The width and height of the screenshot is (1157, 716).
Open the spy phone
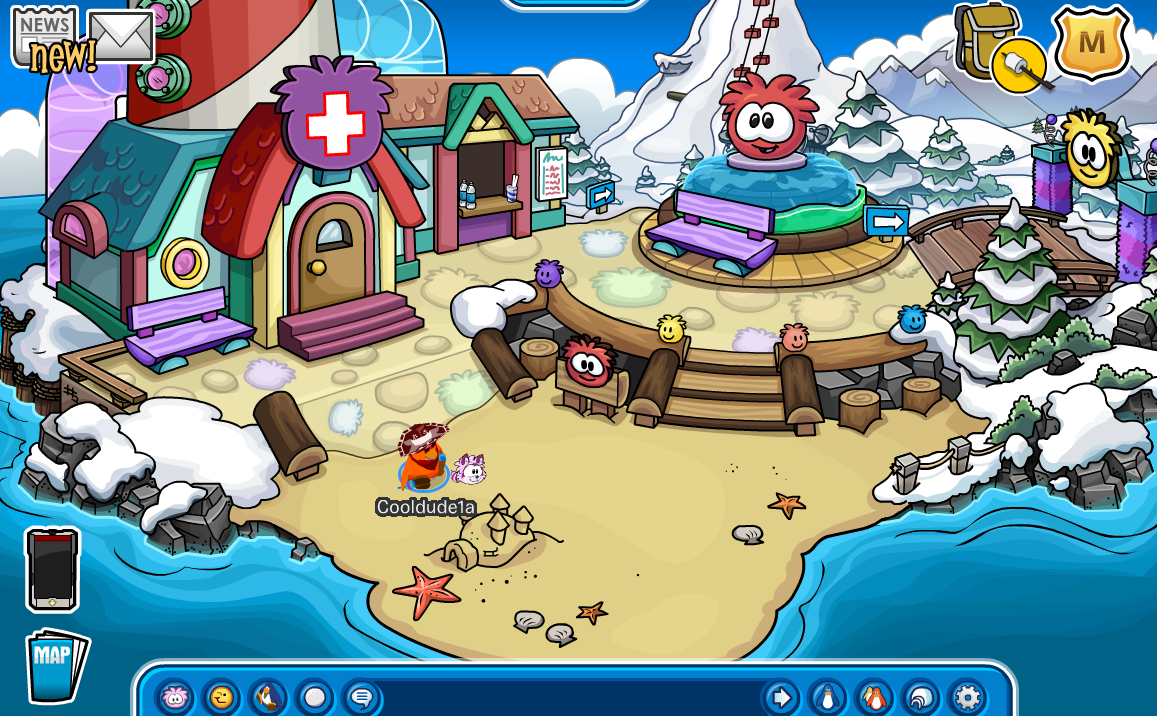52,569
